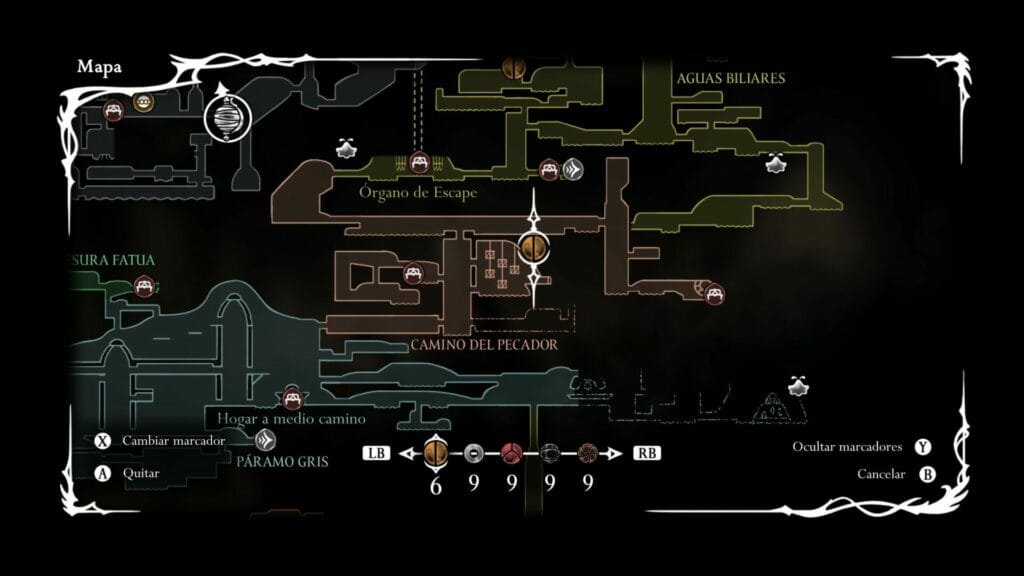The height and width of the screenshot is (576, 1024).
Task: Click the gold coin marker beside the top-left bench
Action: (143, 102)
